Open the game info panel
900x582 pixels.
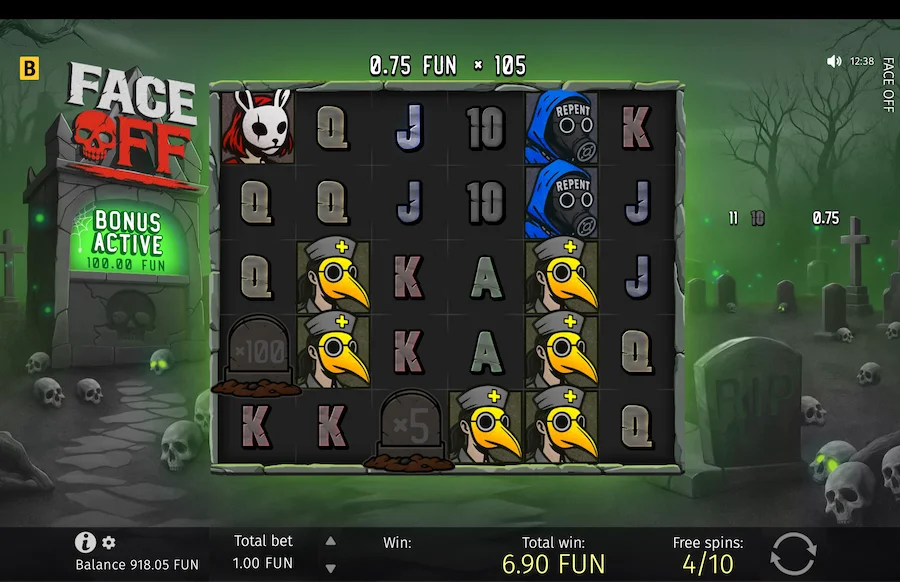(85, 542)
